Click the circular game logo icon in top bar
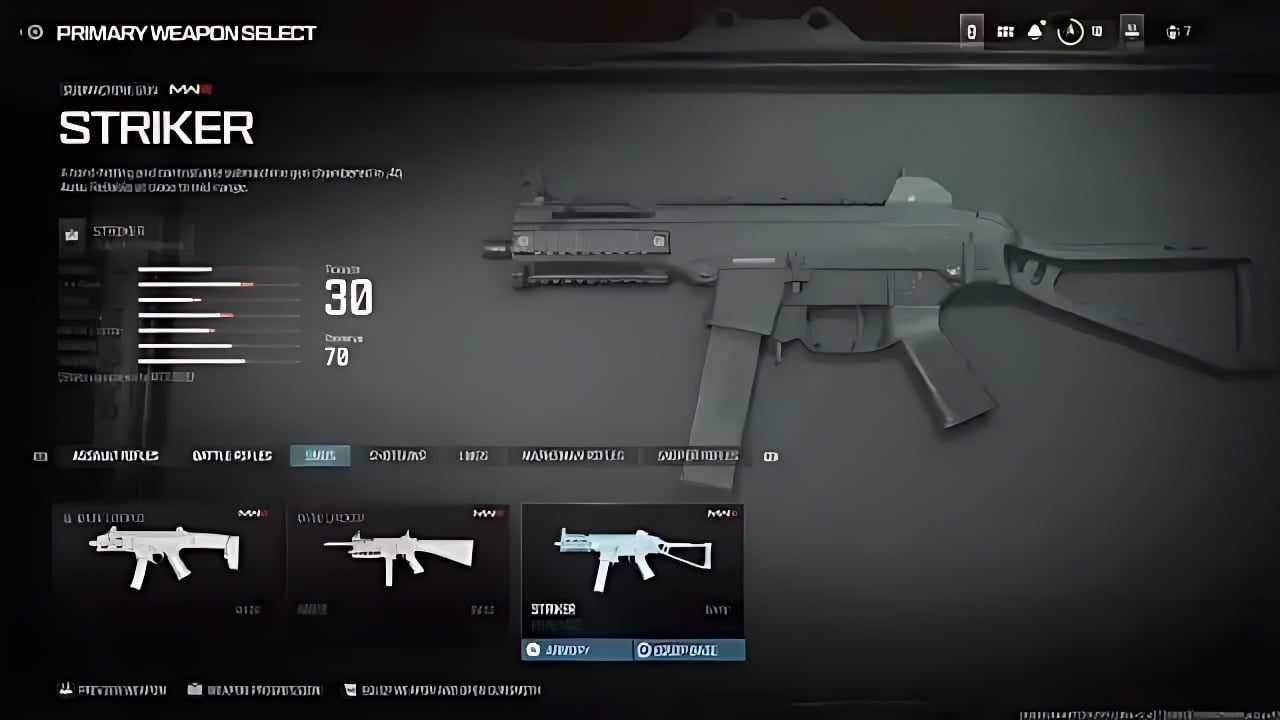This screenshot has height=720, width=1280. pyautogui.click(x=1070, y=31)
